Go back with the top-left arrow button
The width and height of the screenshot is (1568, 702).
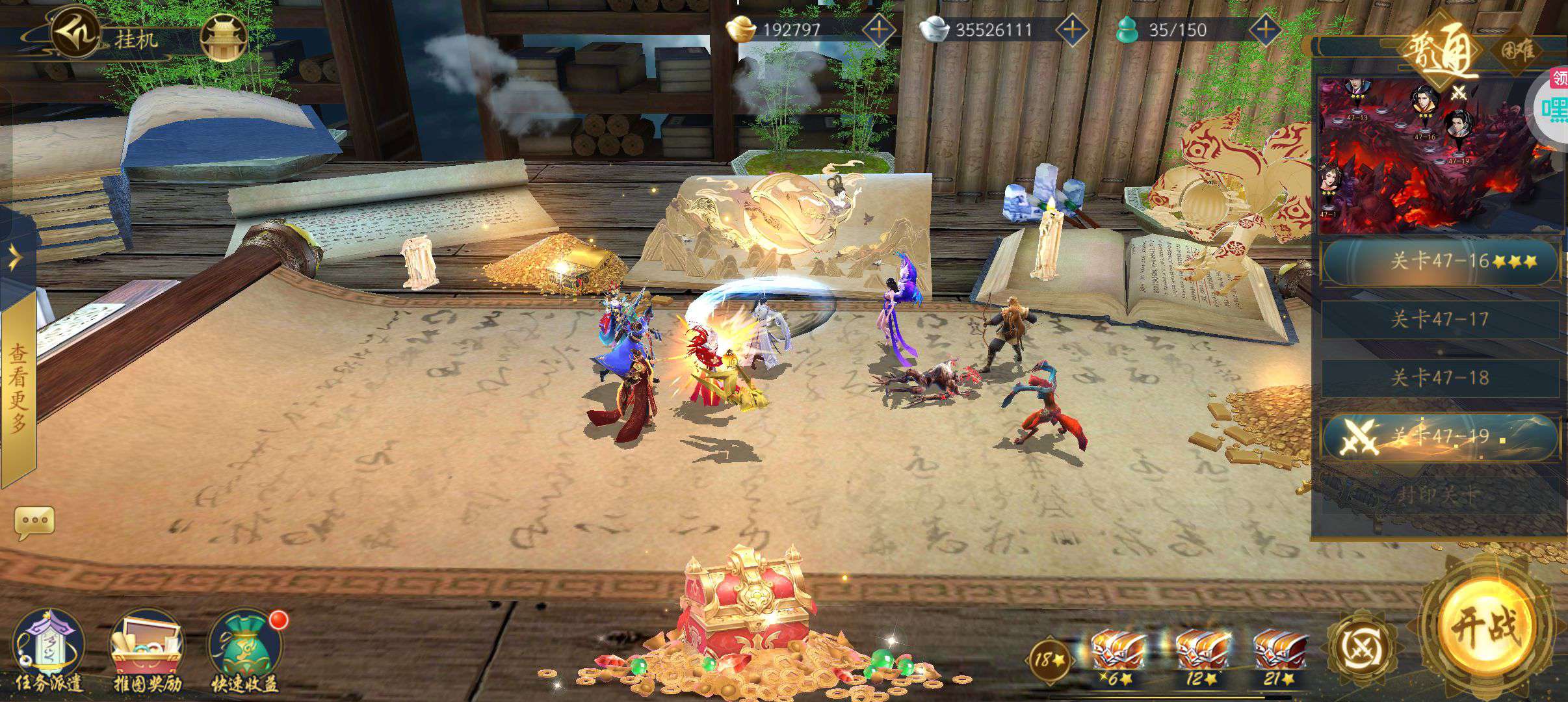coord(74,30)
